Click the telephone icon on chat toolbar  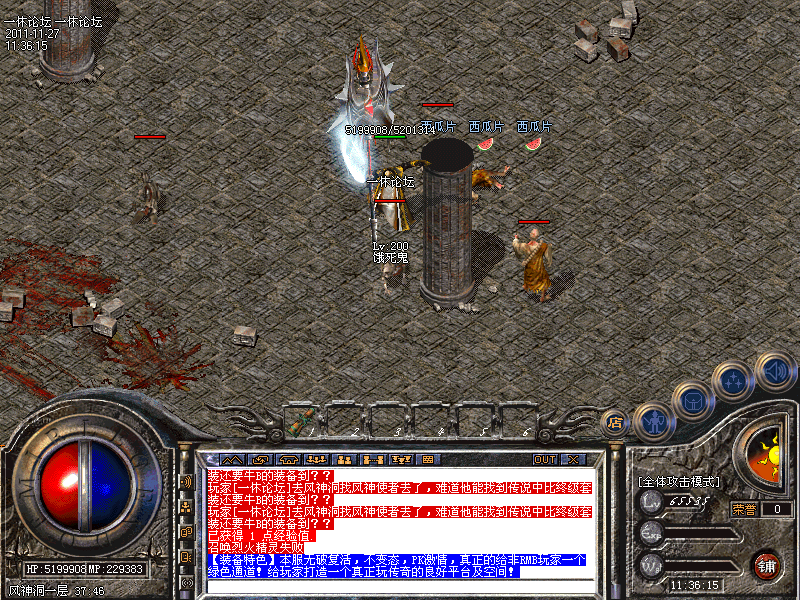(x=288, y=460)
